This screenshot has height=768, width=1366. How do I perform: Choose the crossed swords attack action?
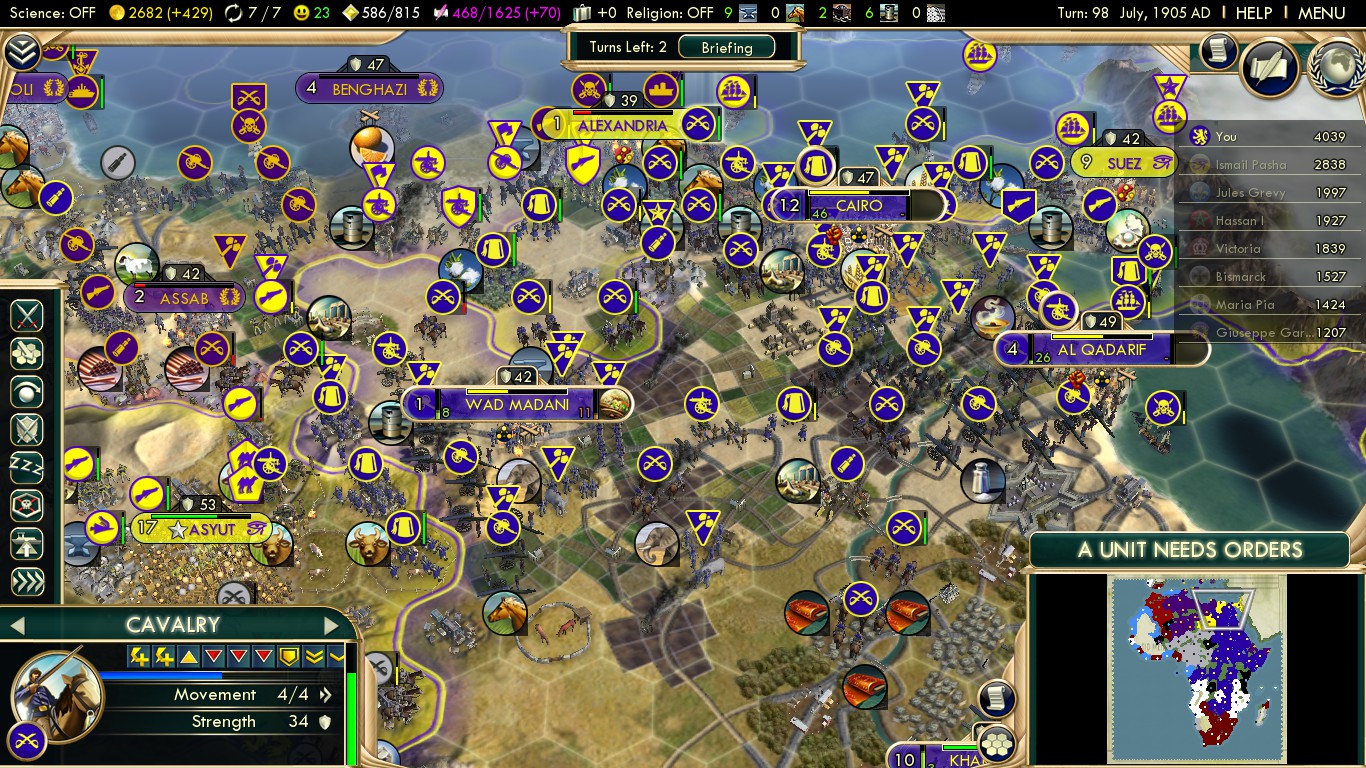[x=27, y=317]
